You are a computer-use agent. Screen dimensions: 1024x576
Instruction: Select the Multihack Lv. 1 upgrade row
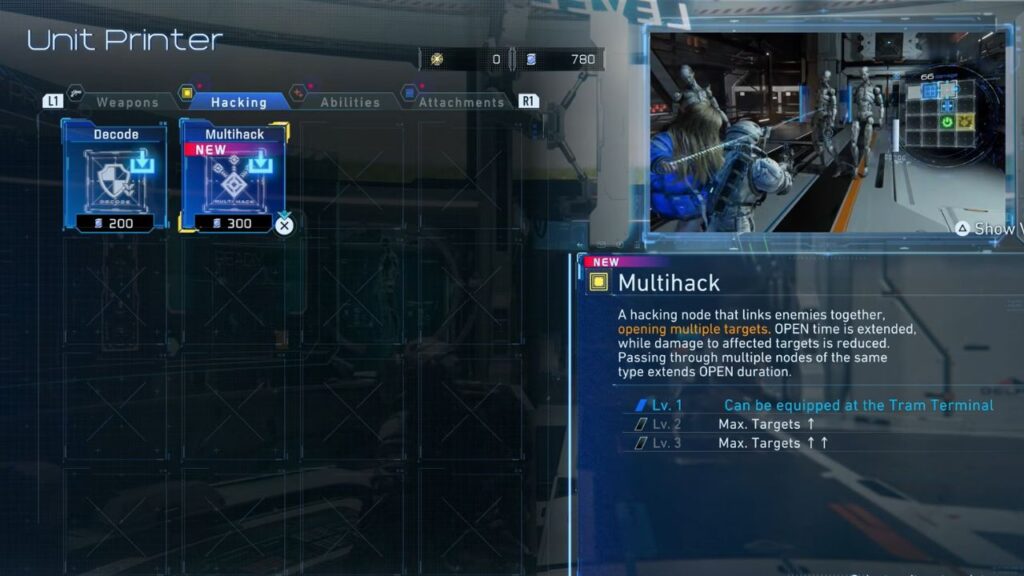[808, 405]
